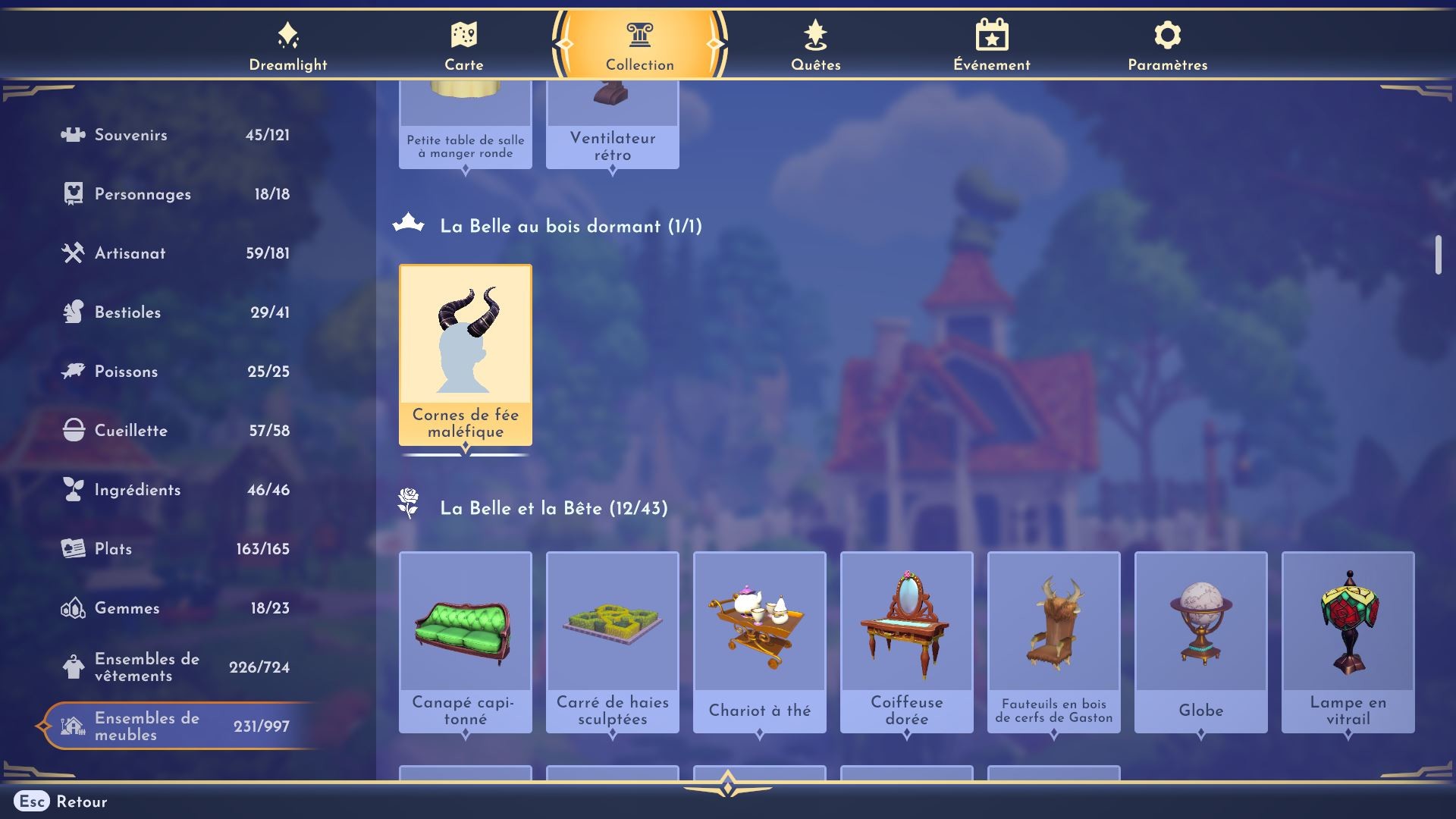Open the Ensembles de vêtements category
Viewport: 1456px width, 819px height.
coord(144,667)
